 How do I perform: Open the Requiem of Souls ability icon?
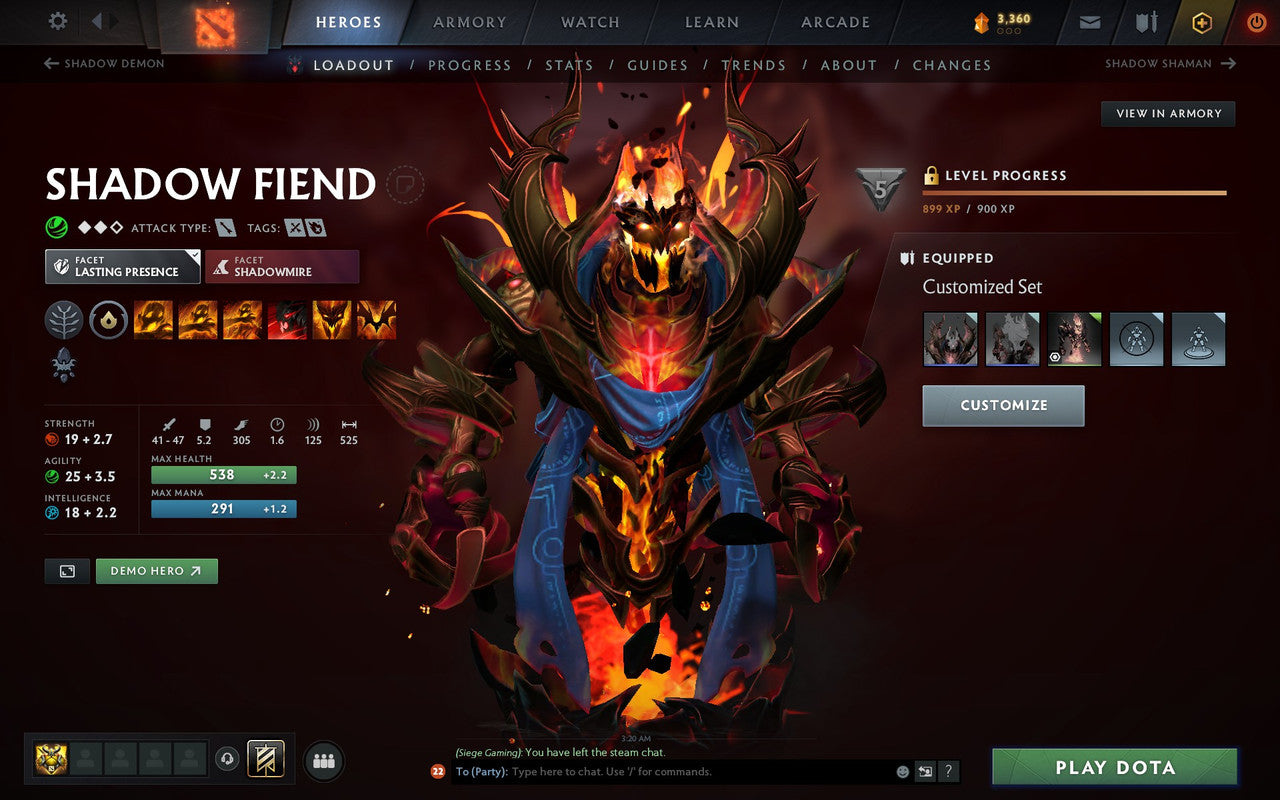tap(377, 320)
